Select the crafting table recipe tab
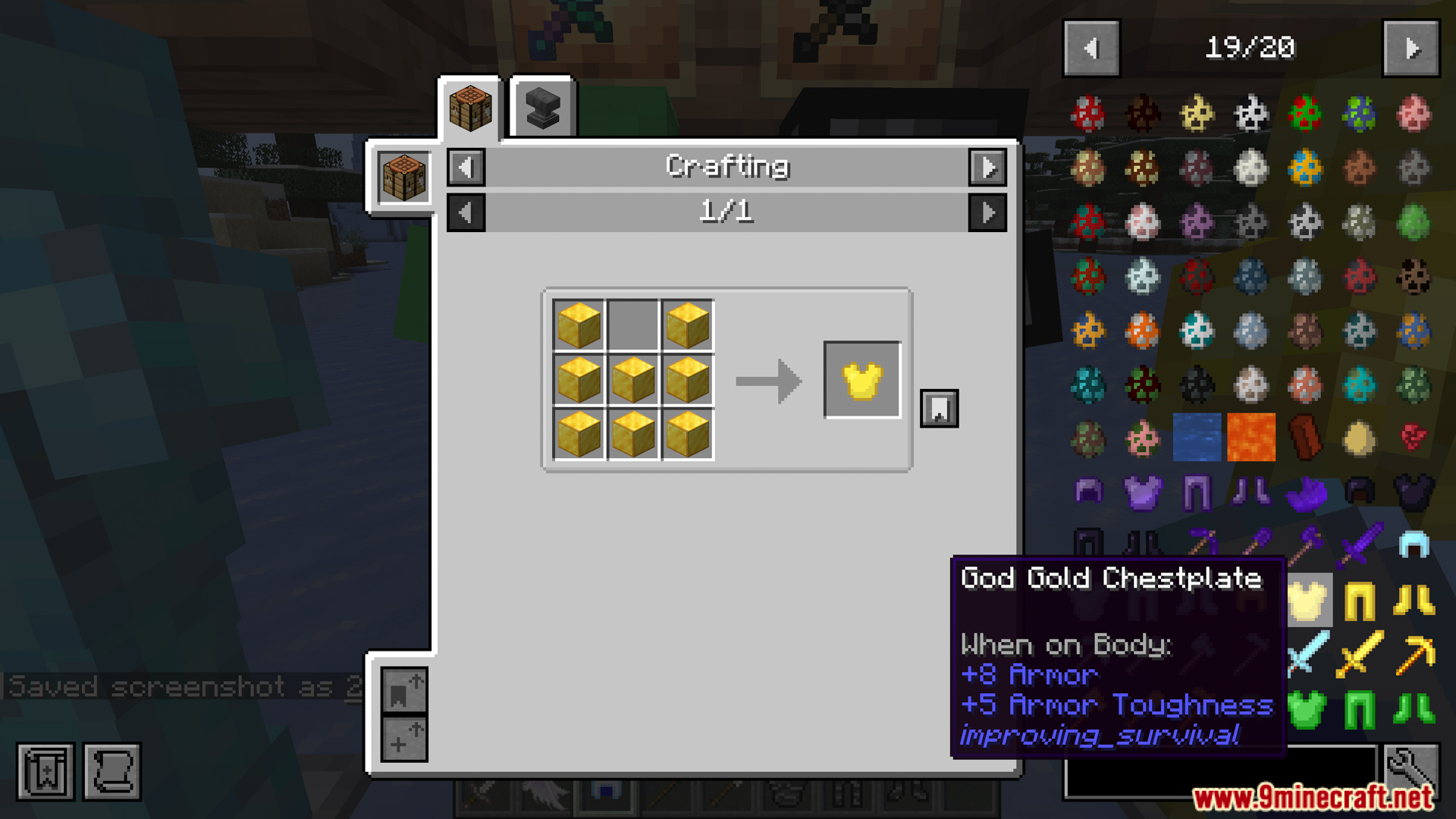The width and height of the screenshot is (1456, 819). coord(470,108)
